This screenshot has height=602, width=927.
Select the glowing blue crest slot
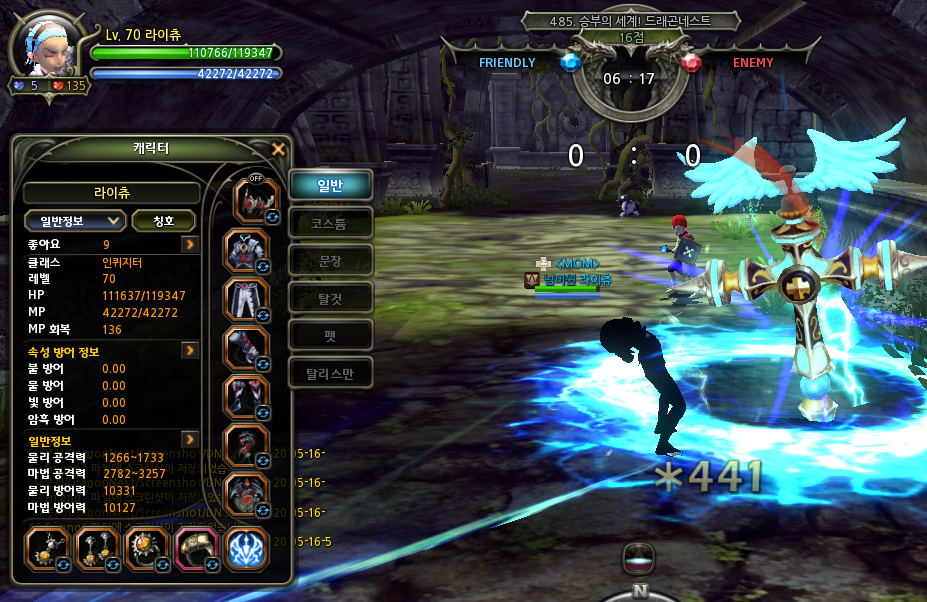[245, 549]
